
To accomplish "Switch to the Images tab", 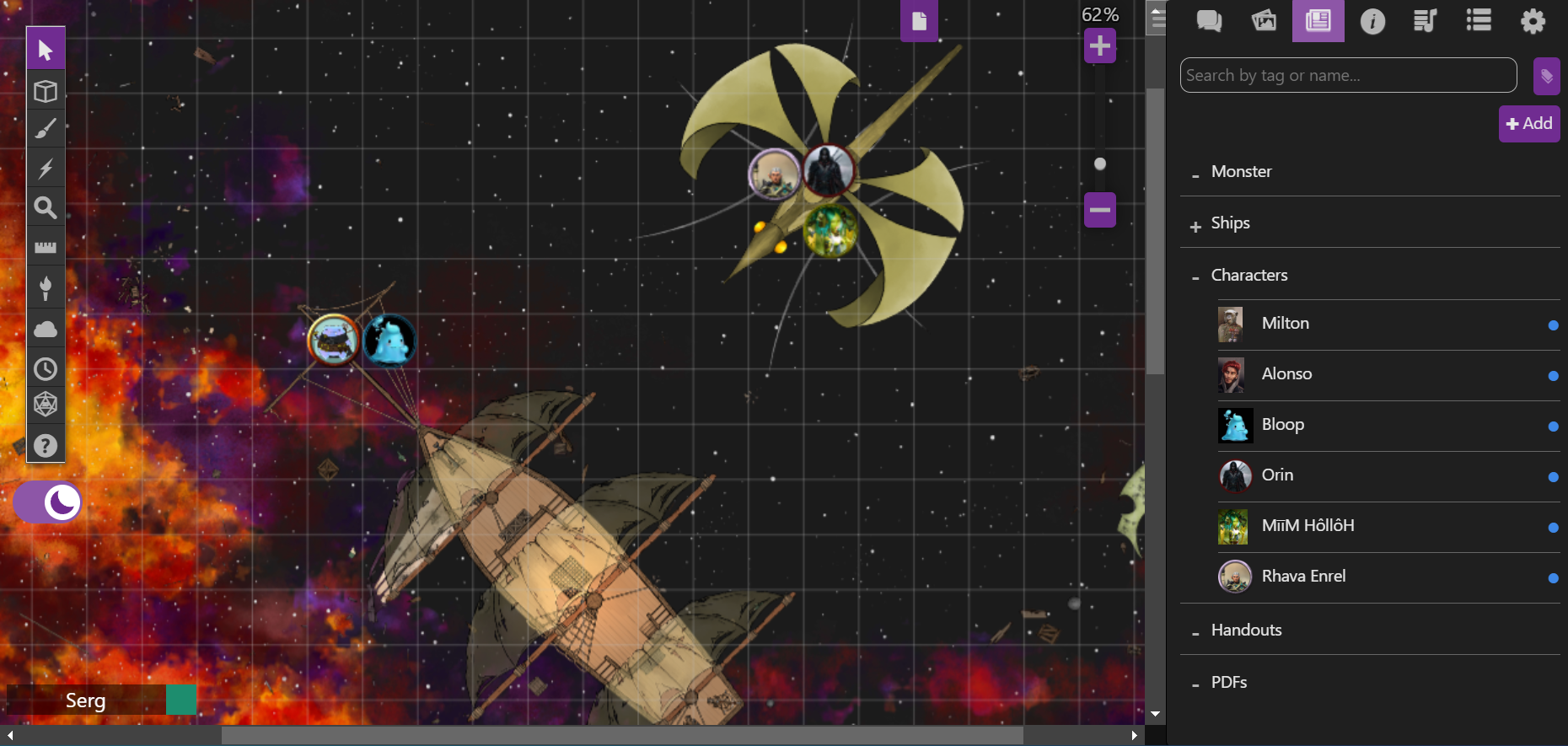I will 1264,21.
